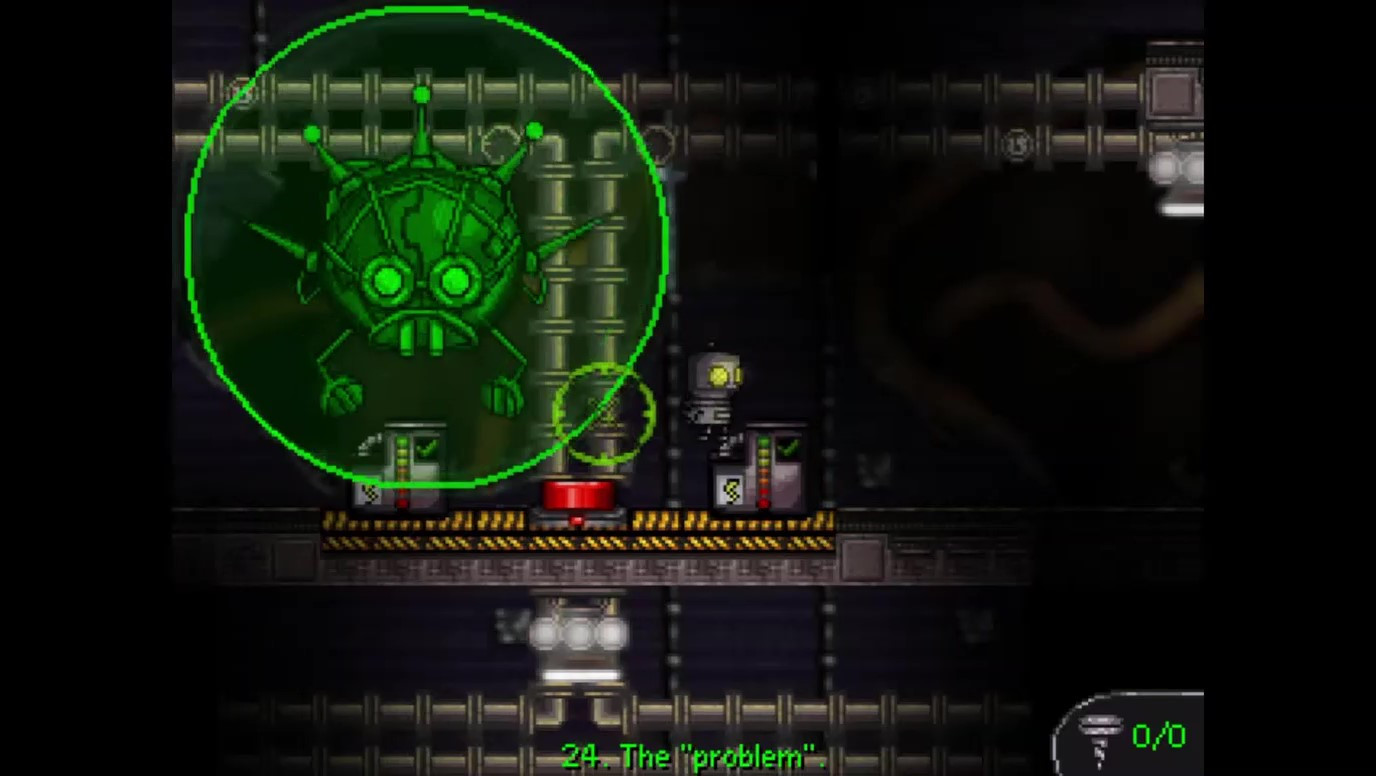Viewport: 1376px width, 776px height.
Task: Select the green alien scanner orb
Action: click(x=420, y=250)
